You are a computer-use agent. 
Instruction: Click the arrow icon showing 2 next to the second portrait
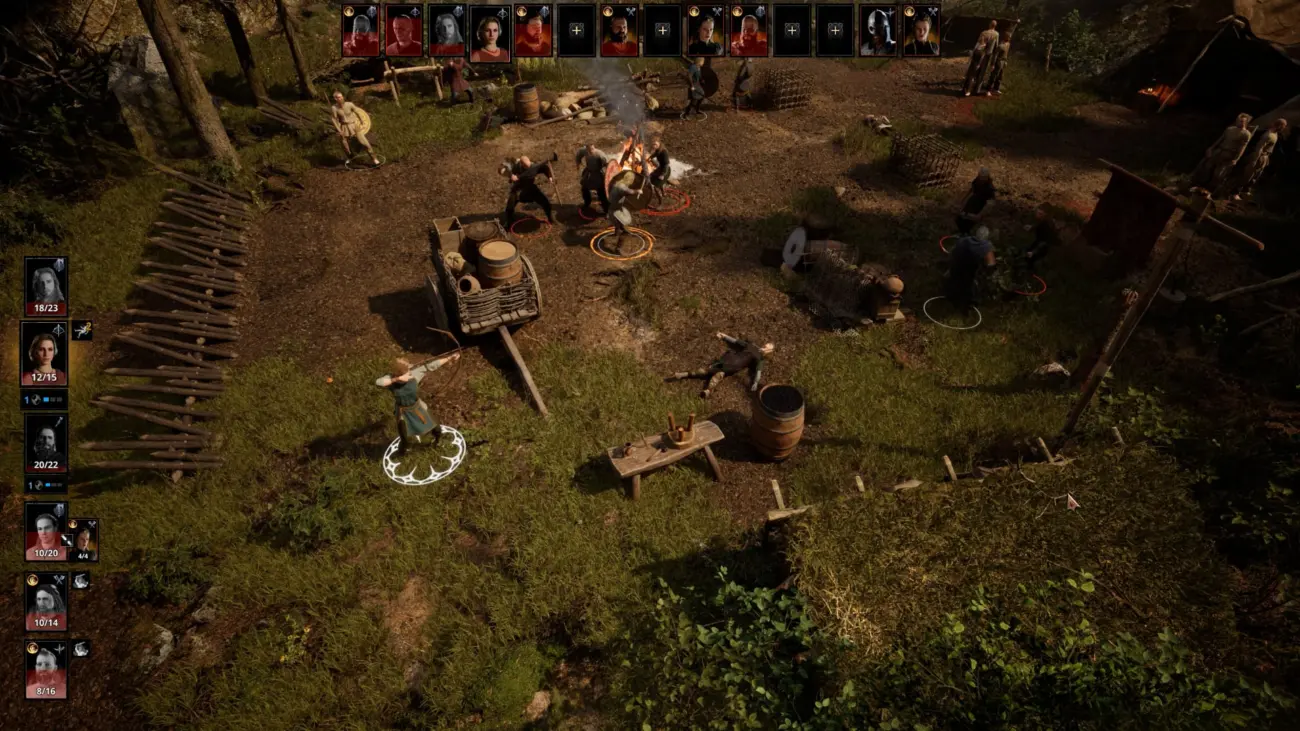point(83,330)
